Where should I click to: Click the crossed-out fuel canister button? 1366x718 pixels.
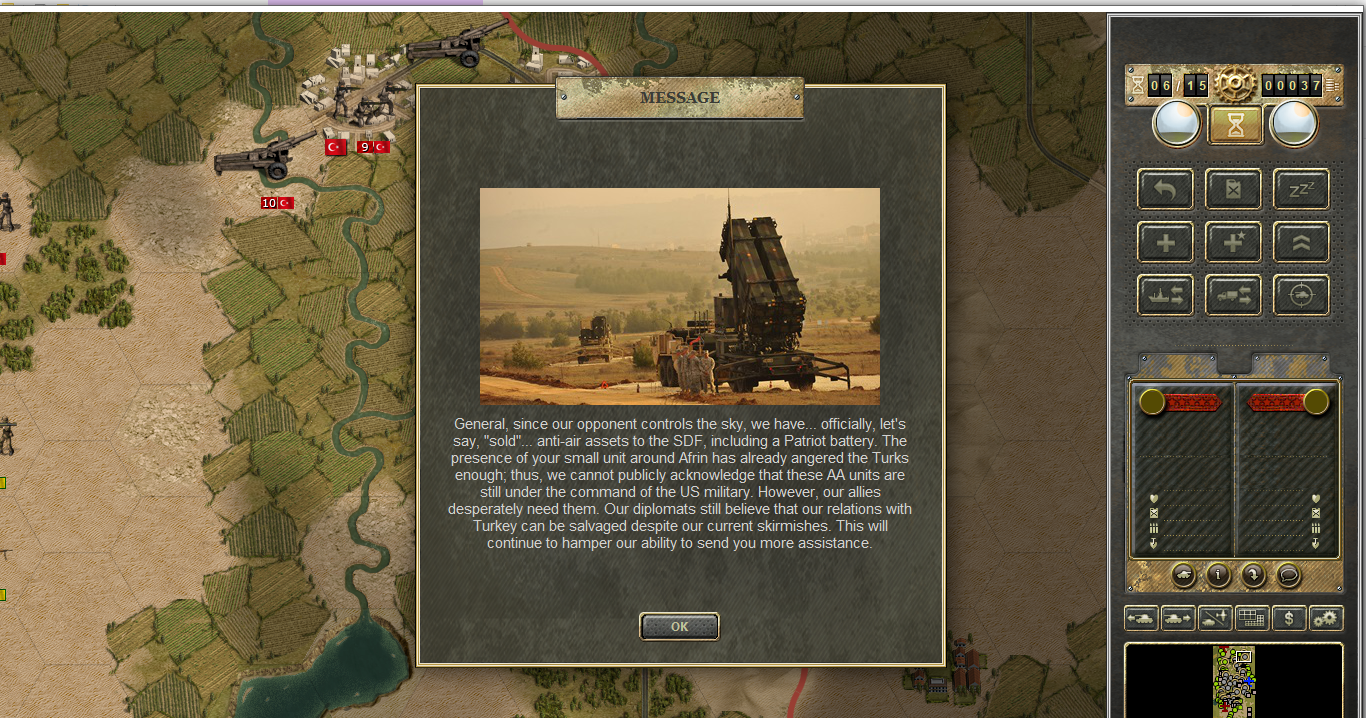1233,189
